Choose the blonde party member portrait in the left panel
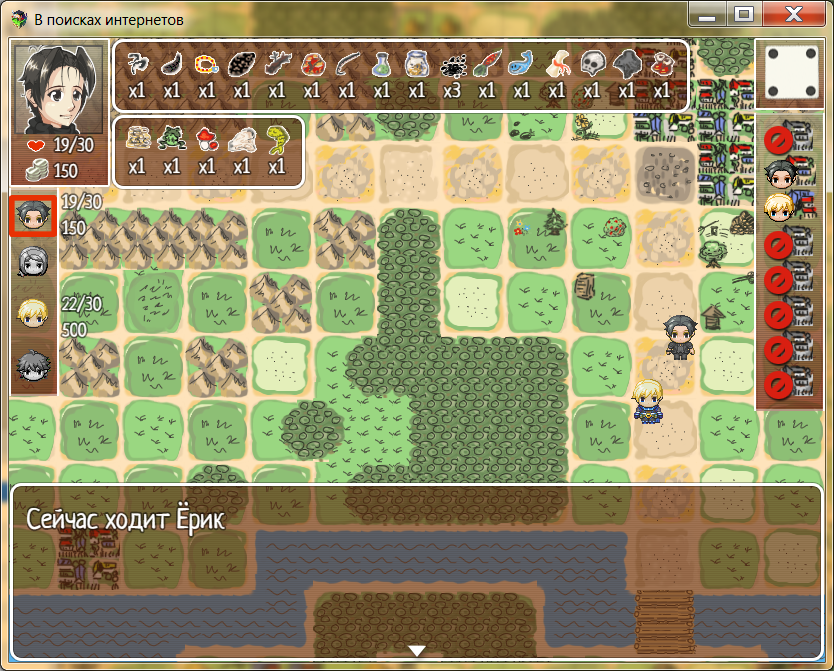Viewport: 834px width, 671px height. click(32, 313)
